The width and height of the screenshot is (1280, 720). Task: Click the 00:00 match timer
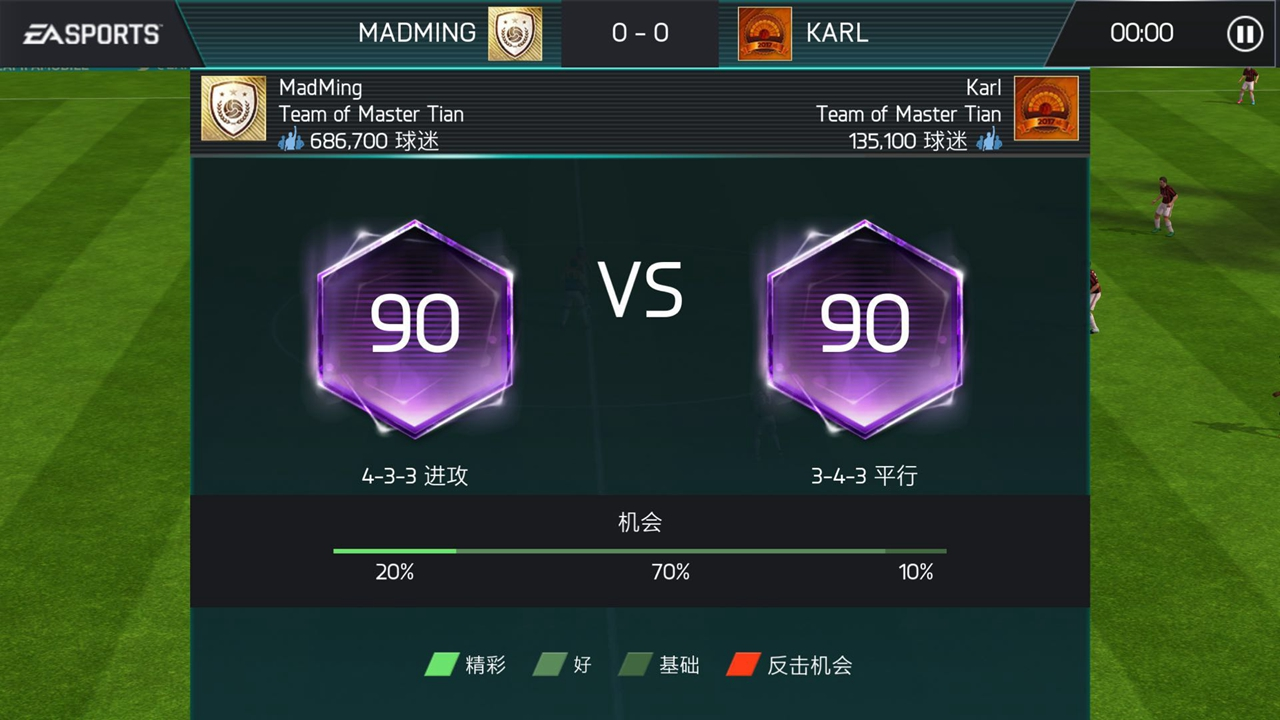1142,33
